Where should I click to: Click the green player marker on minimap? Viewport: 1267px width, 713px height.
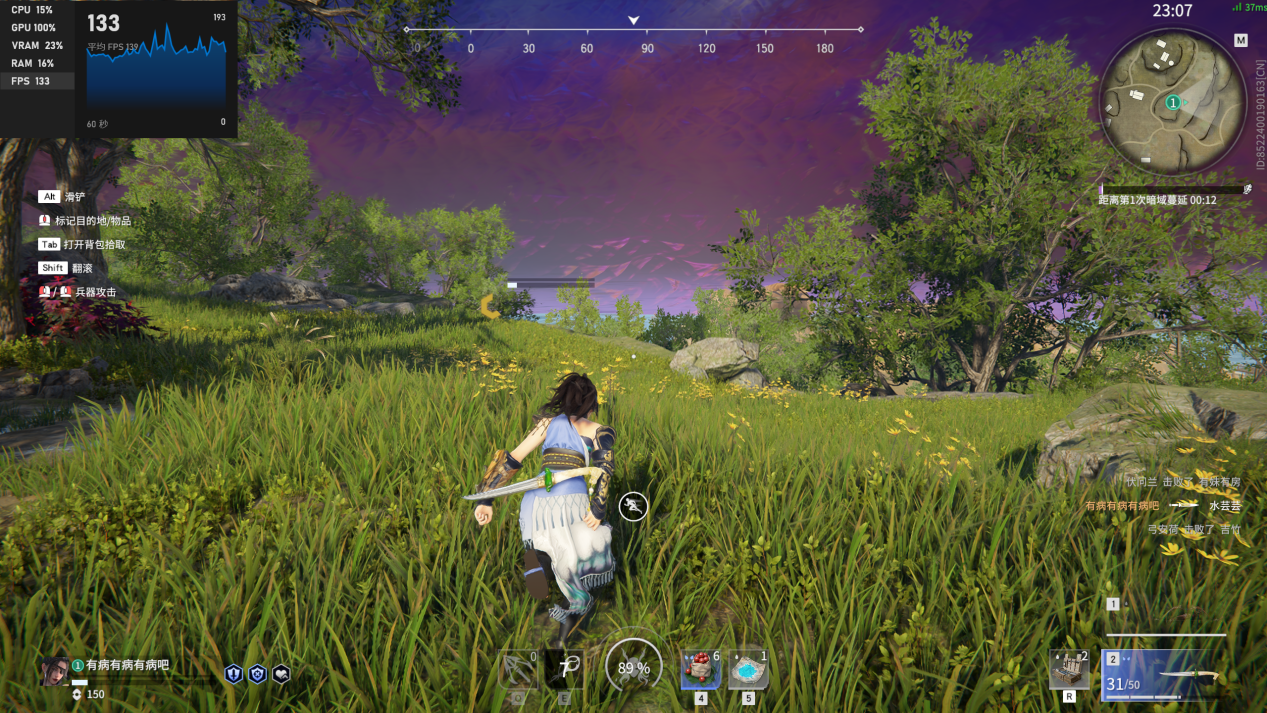[1172, 102]
